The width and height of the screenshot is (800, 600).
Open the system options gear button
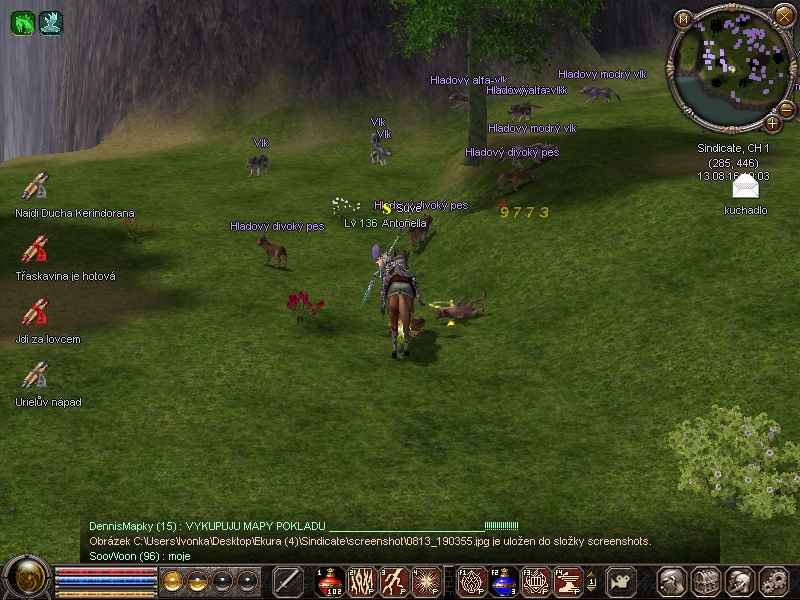(x=774, y=581)
